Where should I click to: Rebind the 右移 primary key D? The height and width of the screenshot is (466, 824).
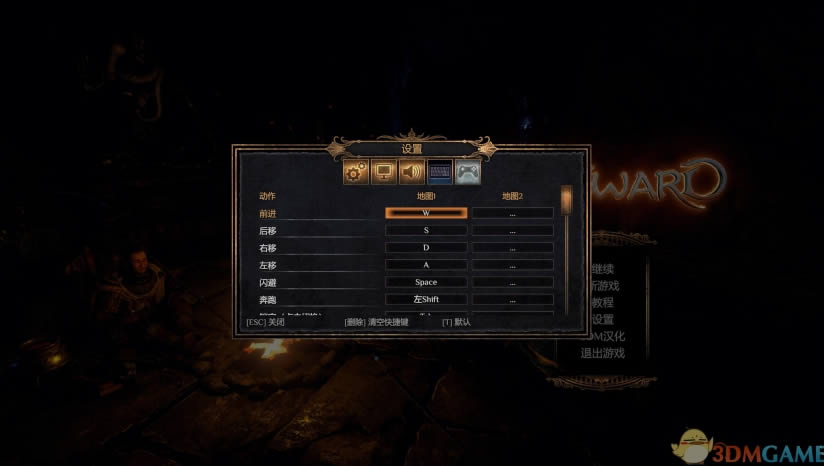point(426,247)
